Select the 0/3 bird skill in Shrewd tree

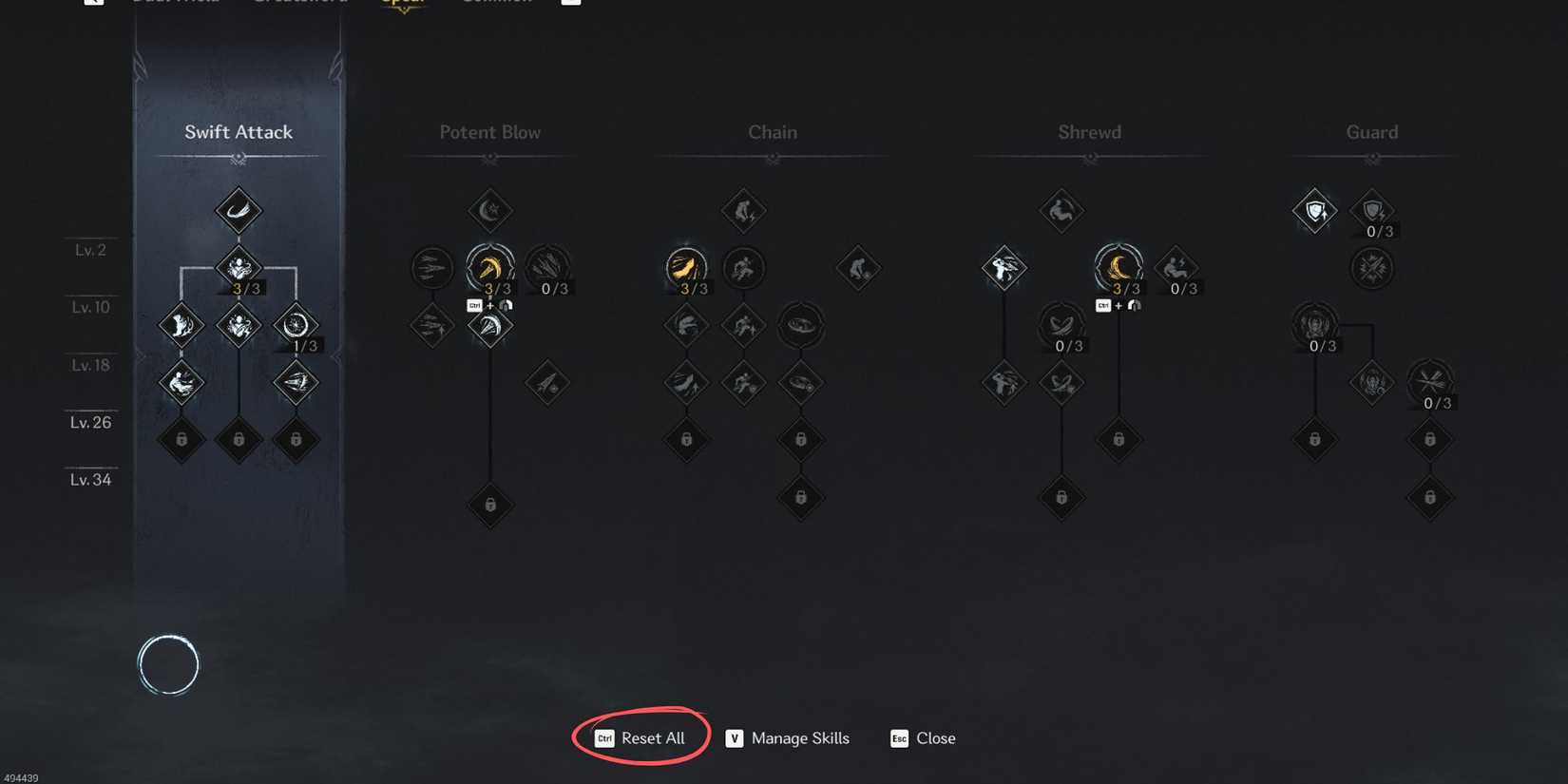click(x=1061, y=325)
